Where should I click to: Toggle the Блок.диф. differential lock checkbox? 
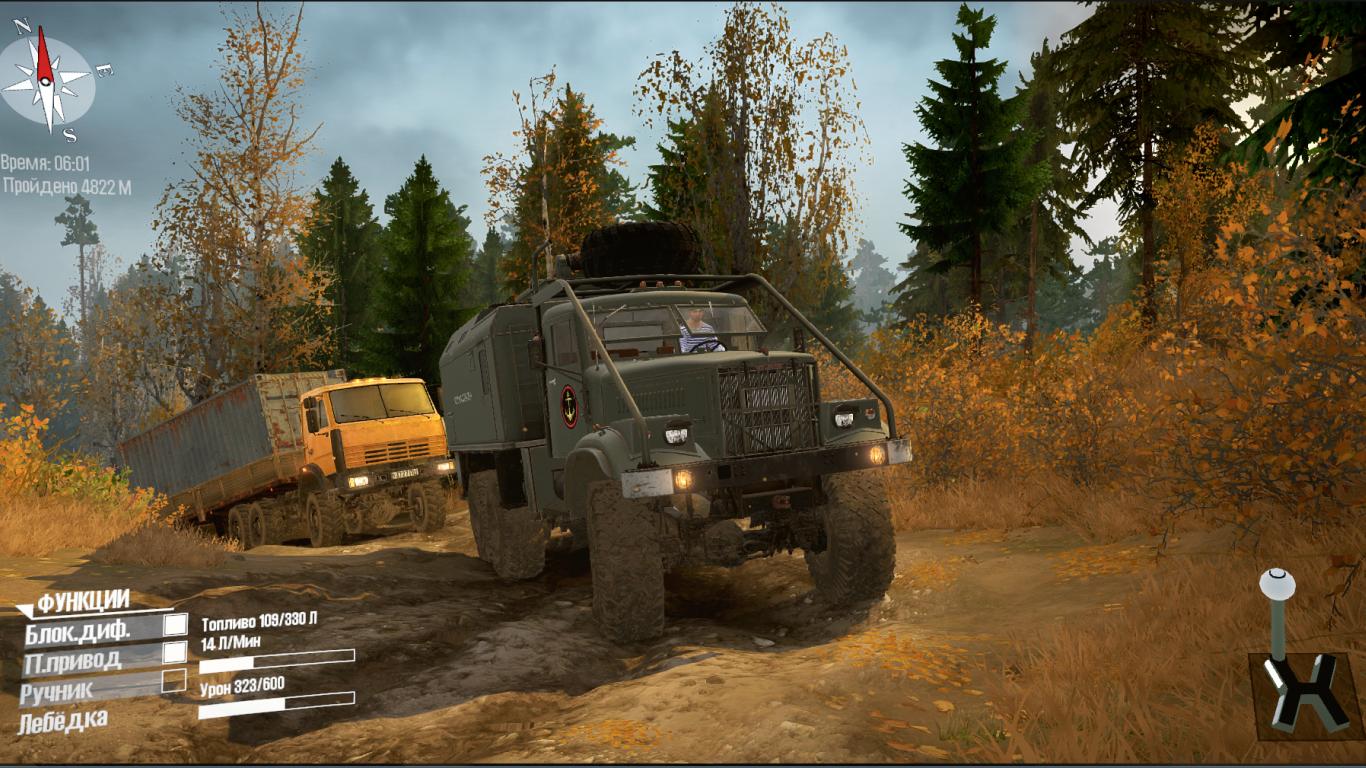click(175, 625)
